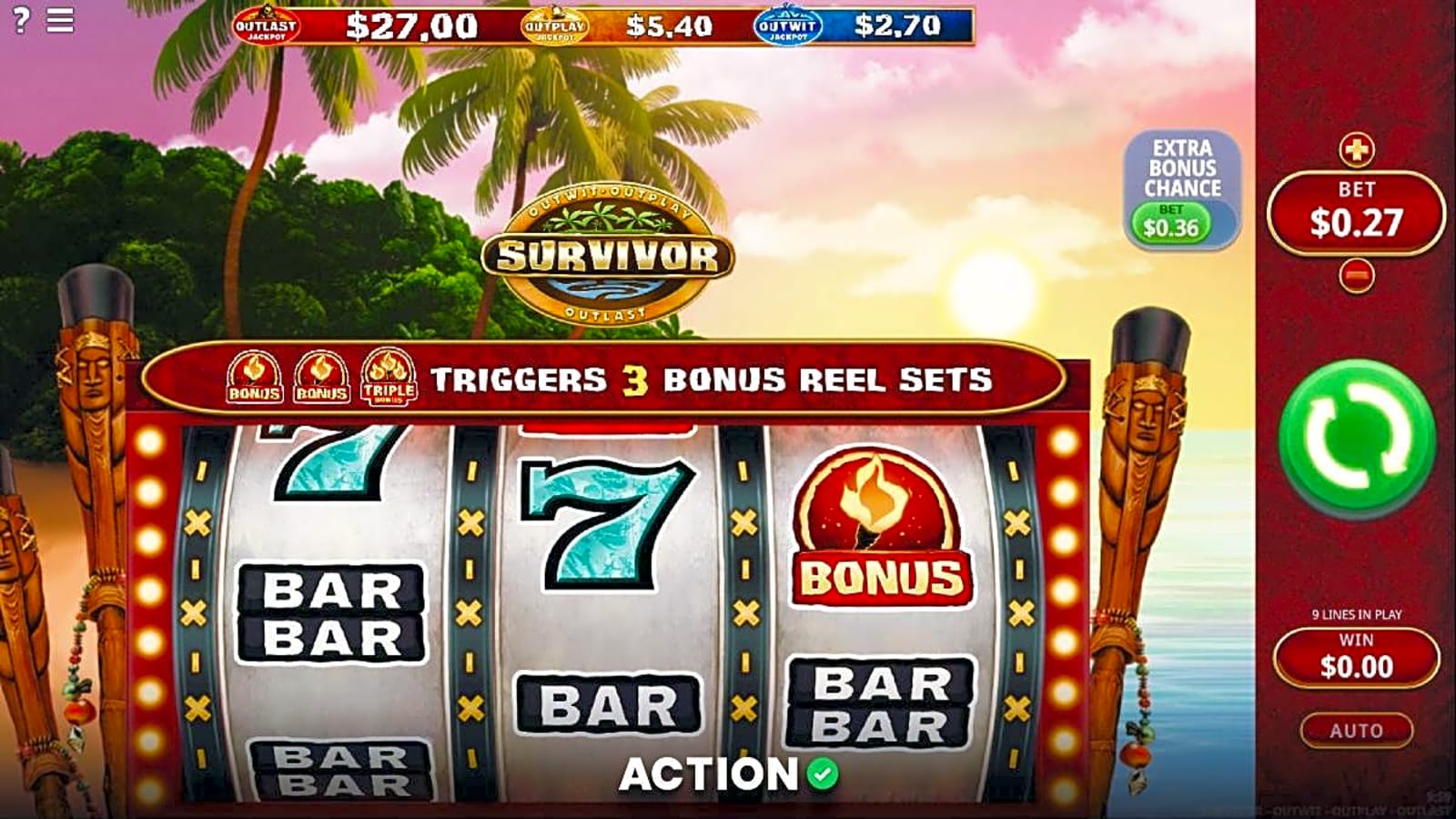Image resolution: width=1456 pixels, height=819 pixels.
Task: Open the bet amount selector
Action: pyautogui.click(x=1355, y=216)
